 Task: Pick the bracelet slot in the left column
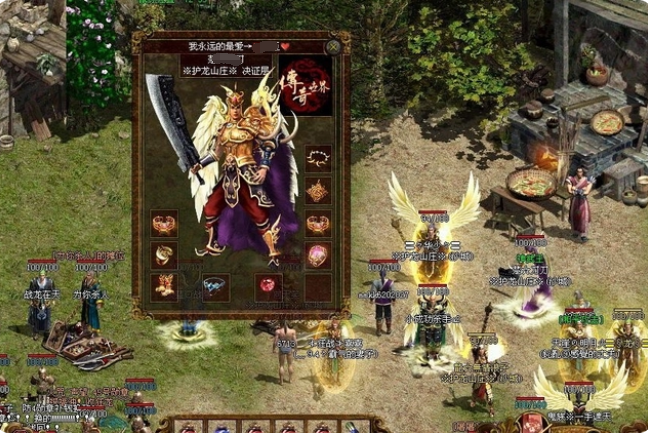(x=164, y=224)
